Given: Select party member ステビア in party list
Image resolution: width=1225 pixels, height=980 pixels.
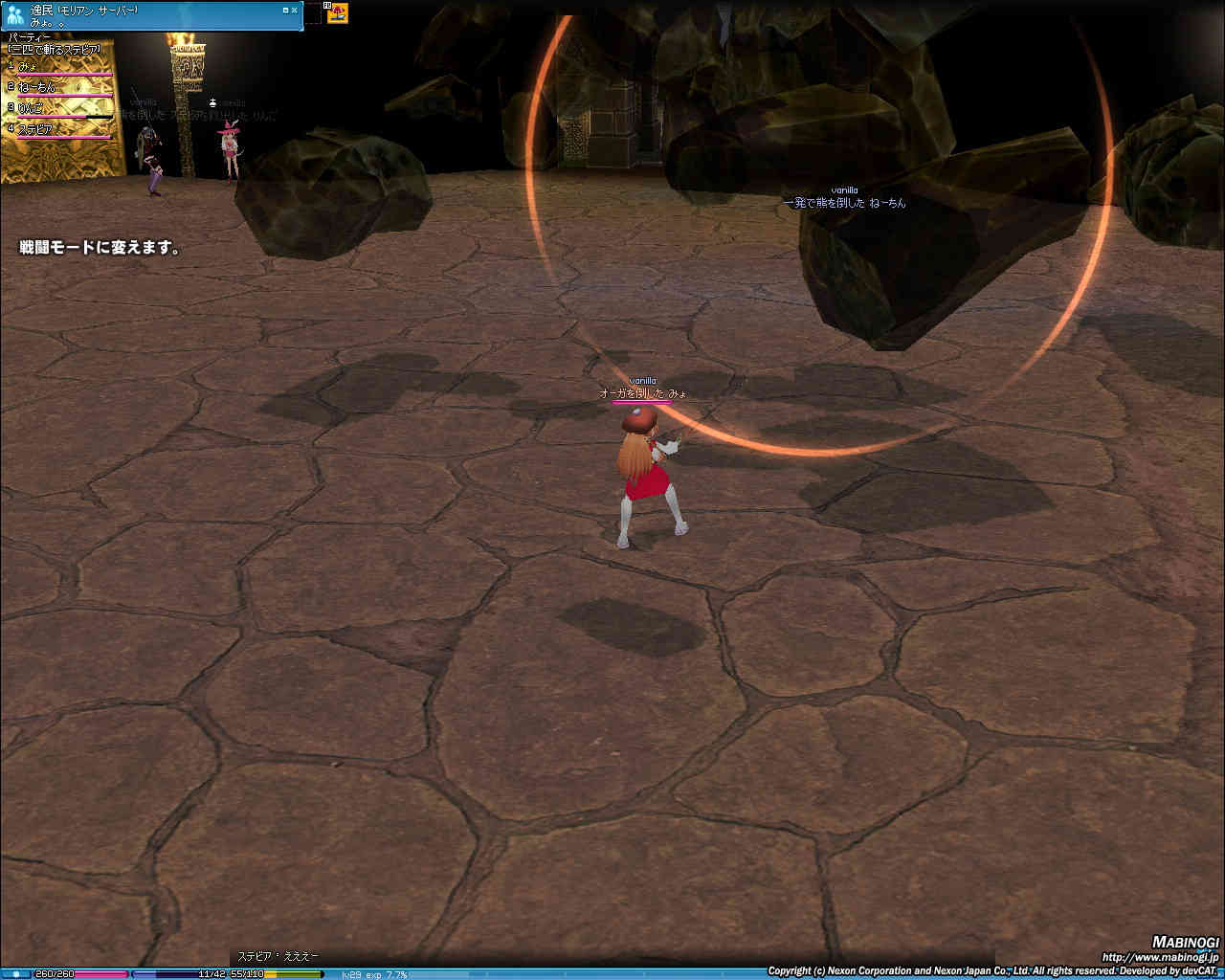Looking at the screenshot, I should (35, 129).
